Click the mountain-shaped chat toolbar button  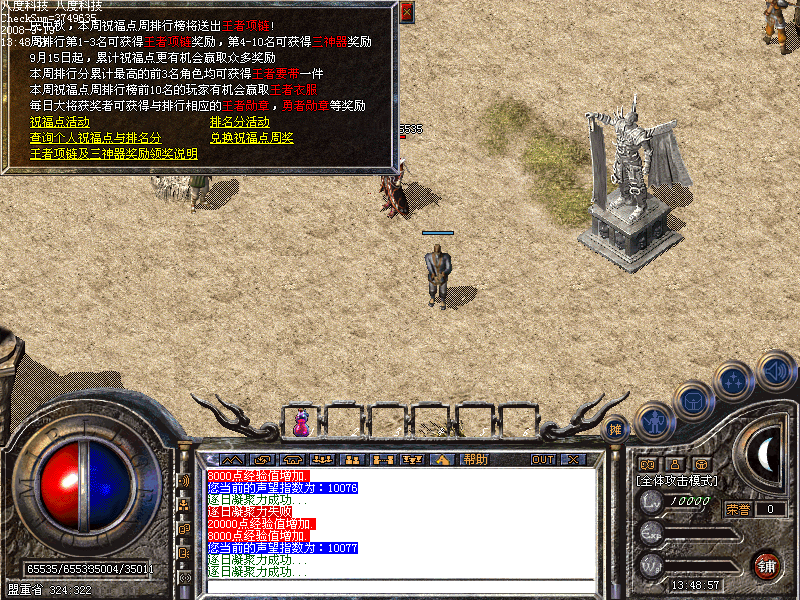[x=232, y=459]
